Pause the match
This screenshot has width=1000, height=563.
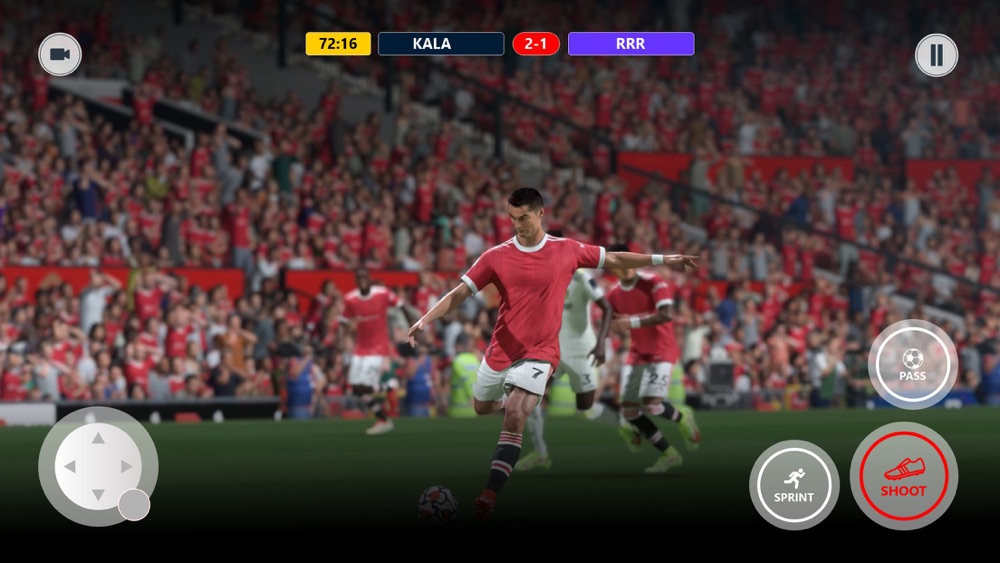click(936, 55)
